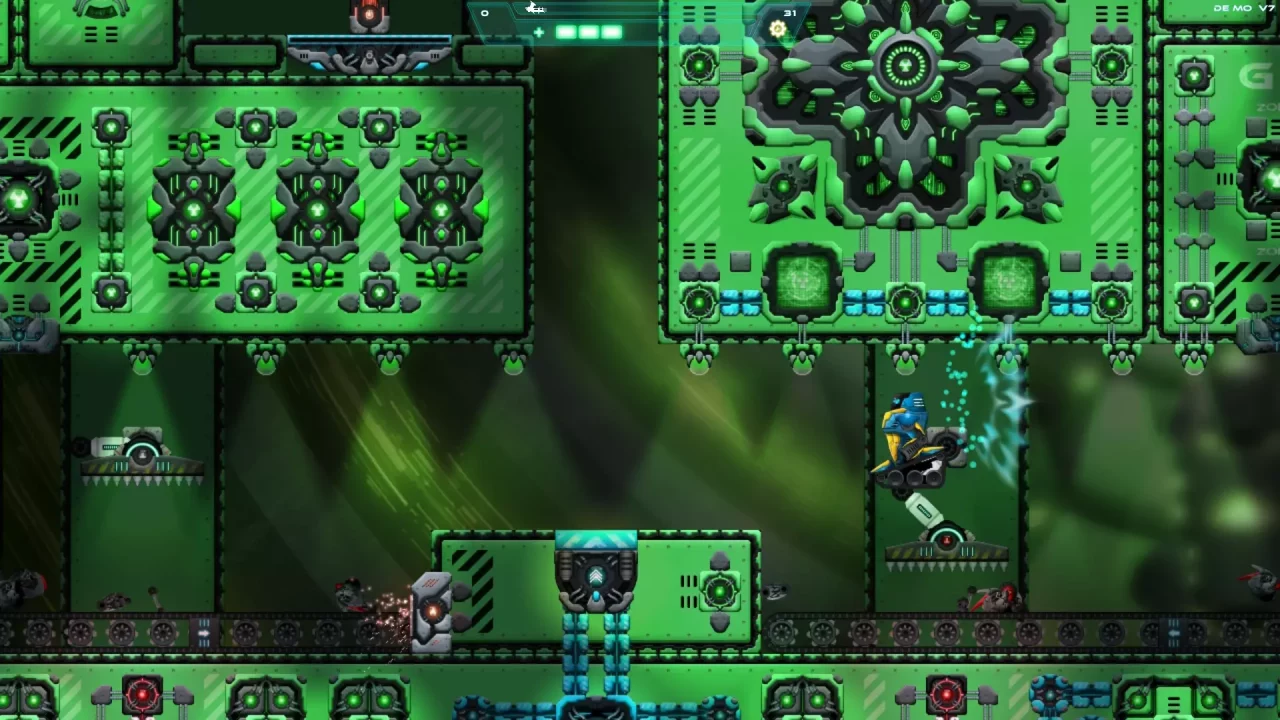Click the radiation pickup block near the top-right corner
Viewport: 1280px width, 720px height.
point(1192,75)
